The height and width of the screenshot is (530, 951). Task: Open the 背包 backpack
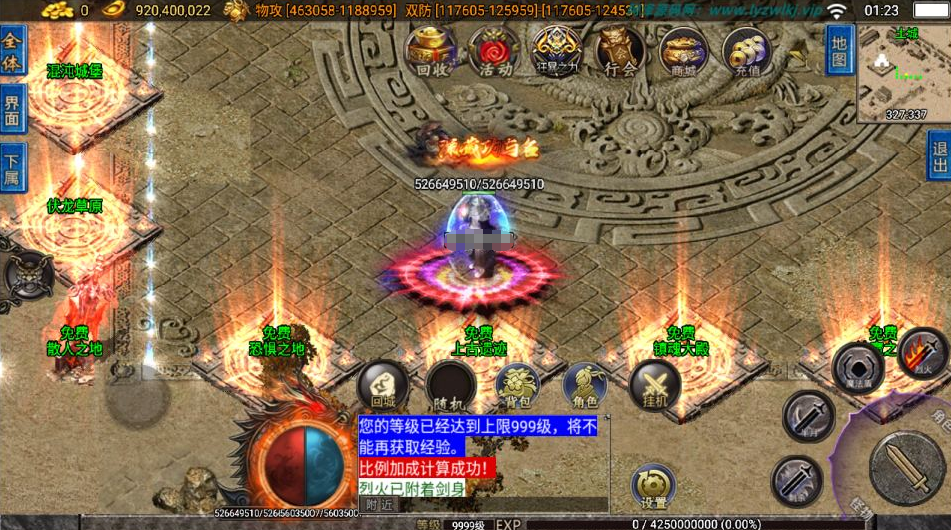[518, 385]
